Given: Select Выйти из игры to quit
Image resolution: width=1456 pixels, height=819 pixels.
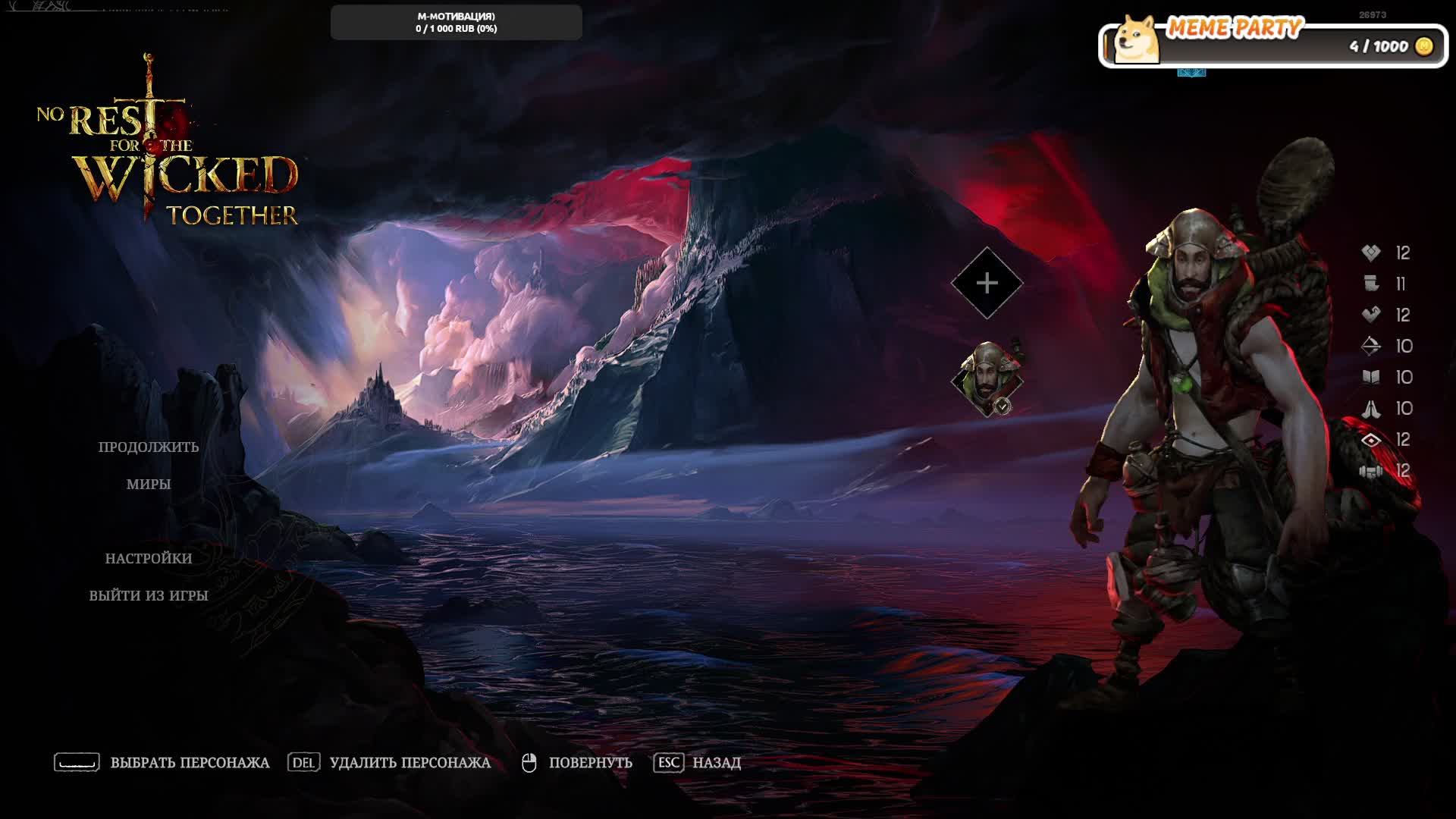Looking at the screenshot, I should point(149,595).
